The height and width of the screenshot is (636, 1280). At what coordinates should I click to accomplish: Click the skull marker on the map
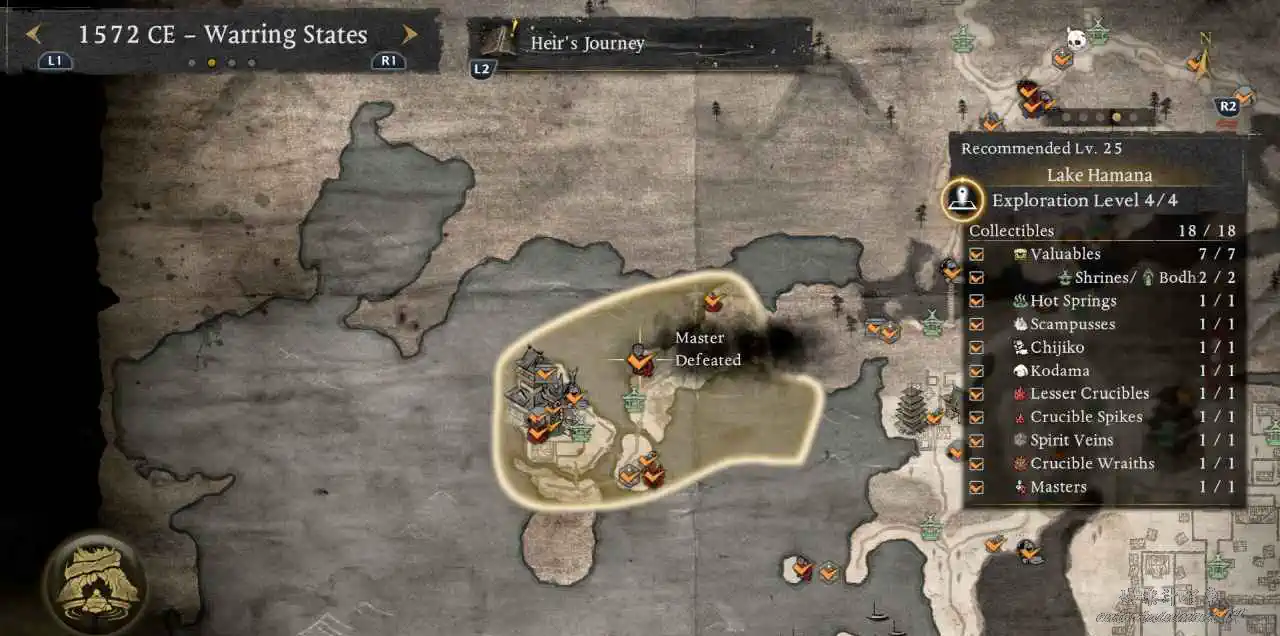(x=1077, y=39)
